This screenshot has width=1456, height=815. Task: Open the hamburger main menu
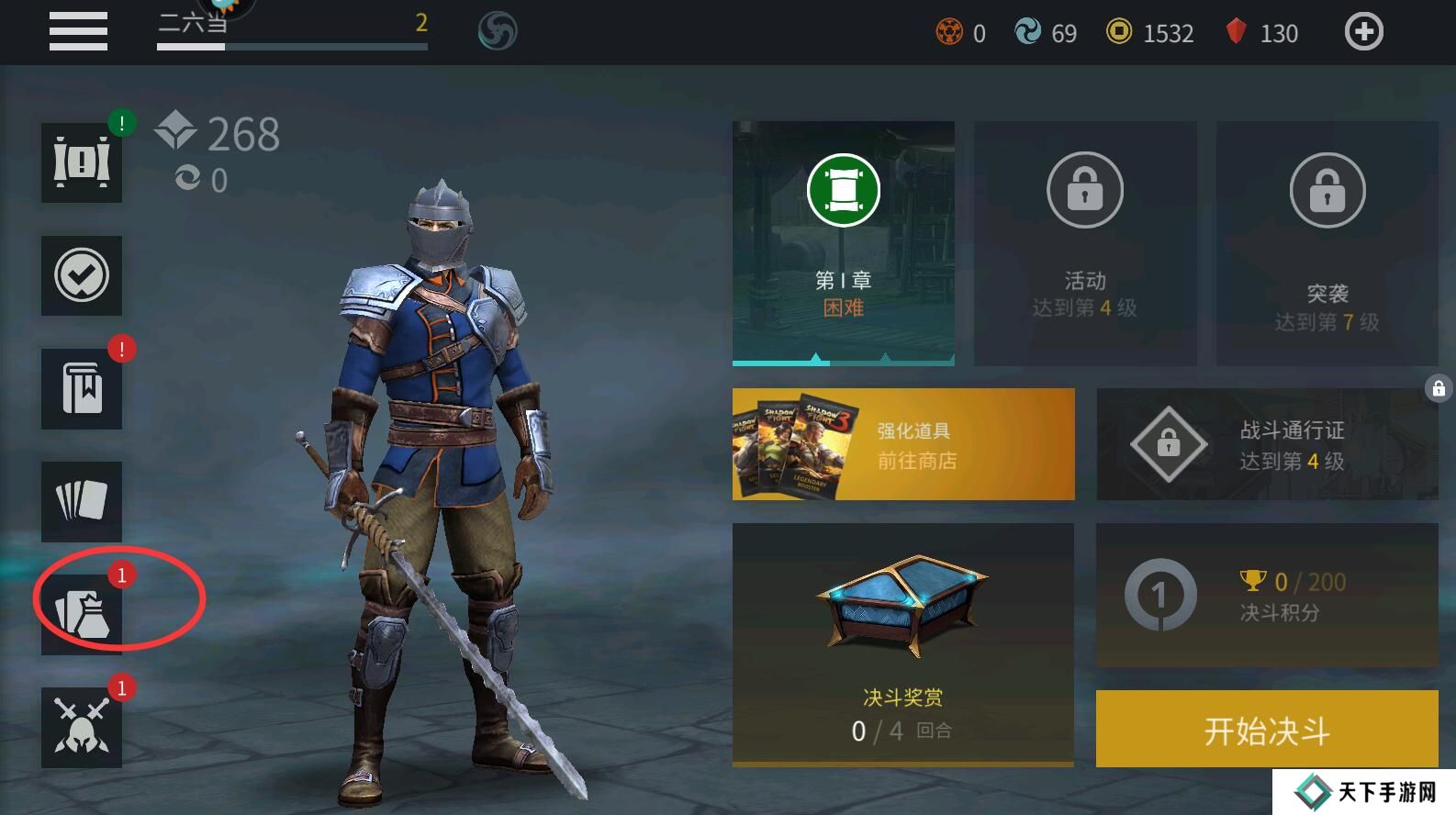(x=78, y=31)
